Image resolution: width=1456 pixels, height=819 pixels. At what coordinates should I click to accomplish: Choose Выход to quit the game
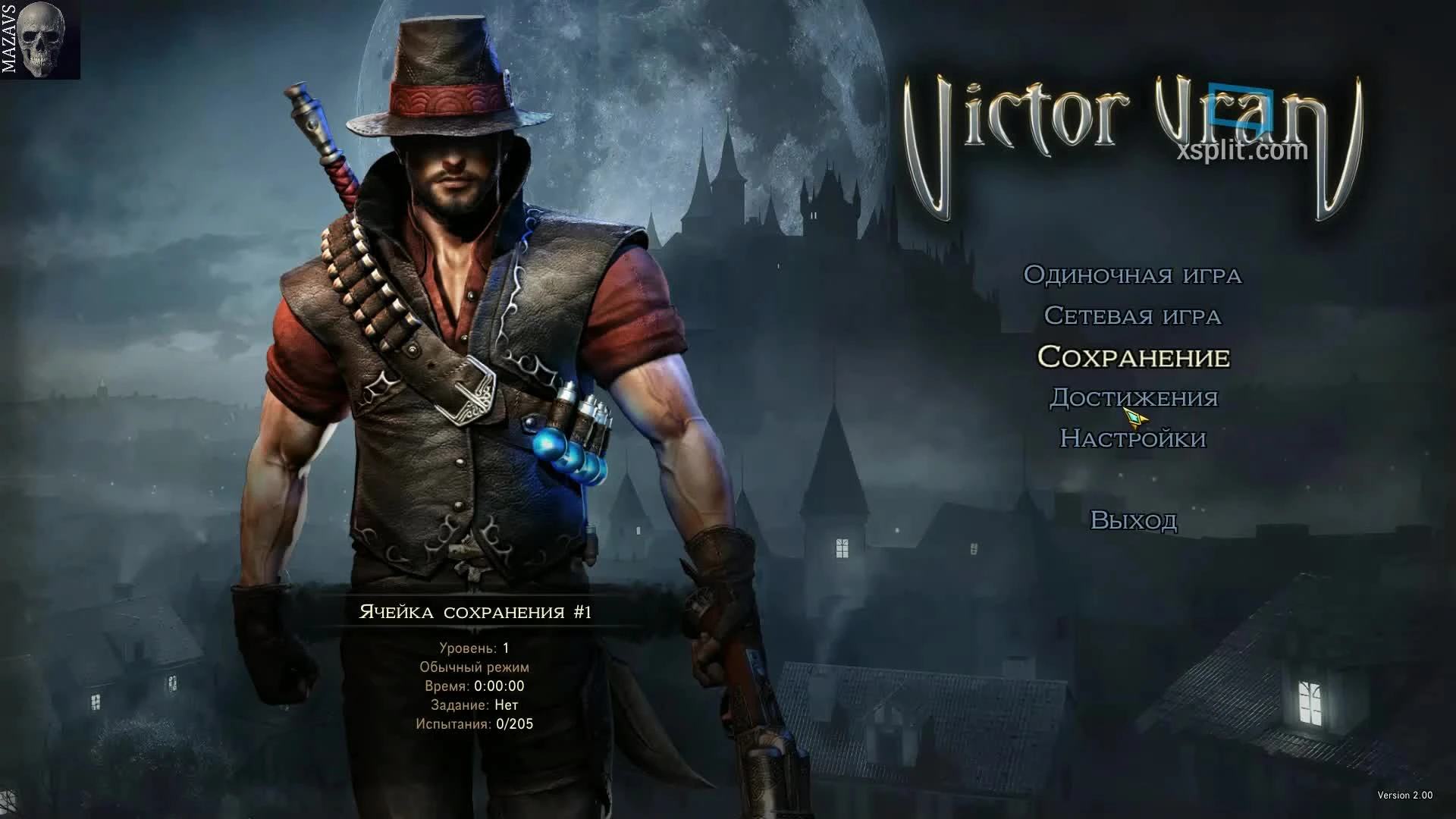point(1134,519)
